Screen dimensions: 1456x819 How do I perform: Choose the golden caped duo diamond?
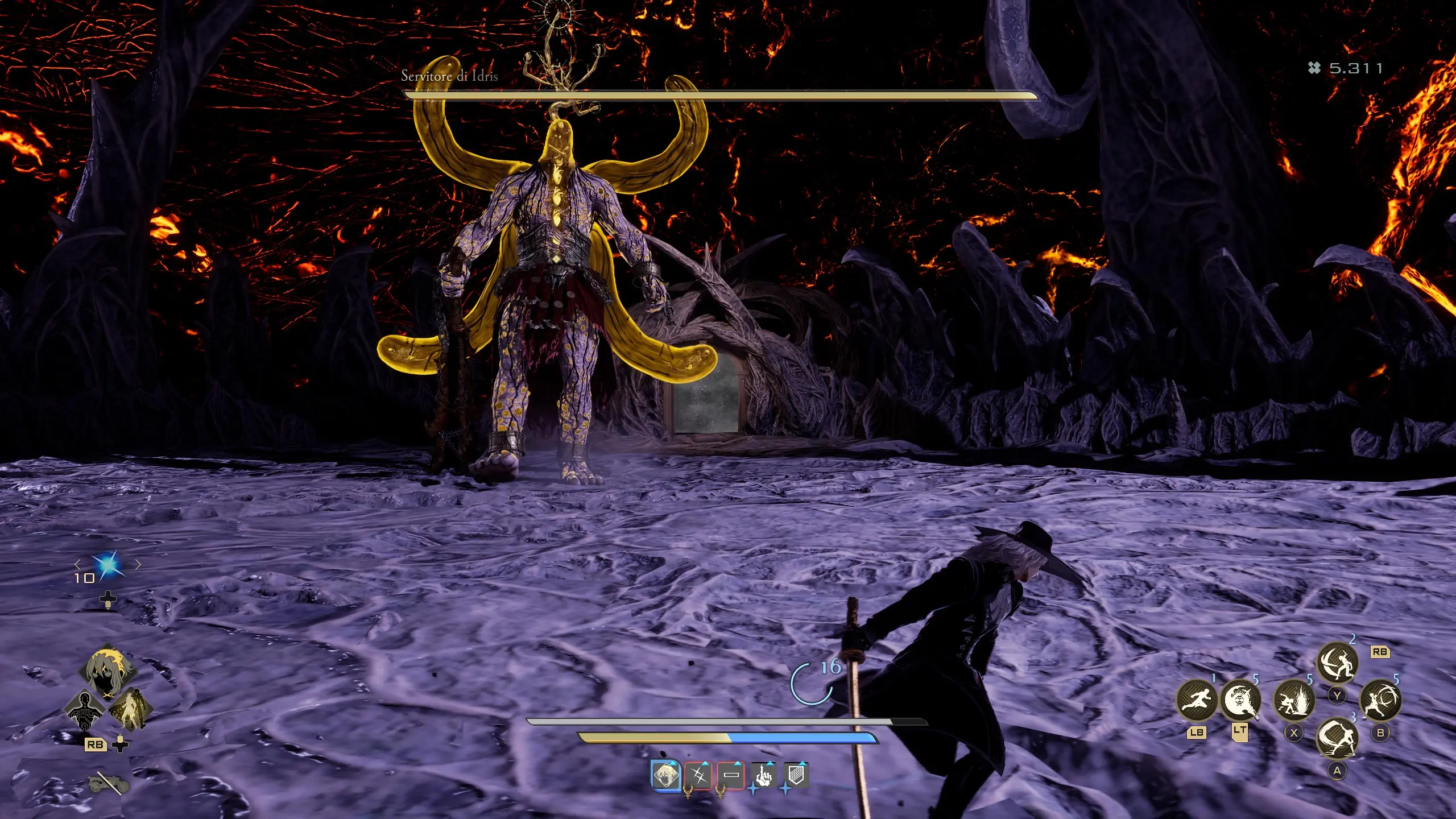[x=130, y=709]
